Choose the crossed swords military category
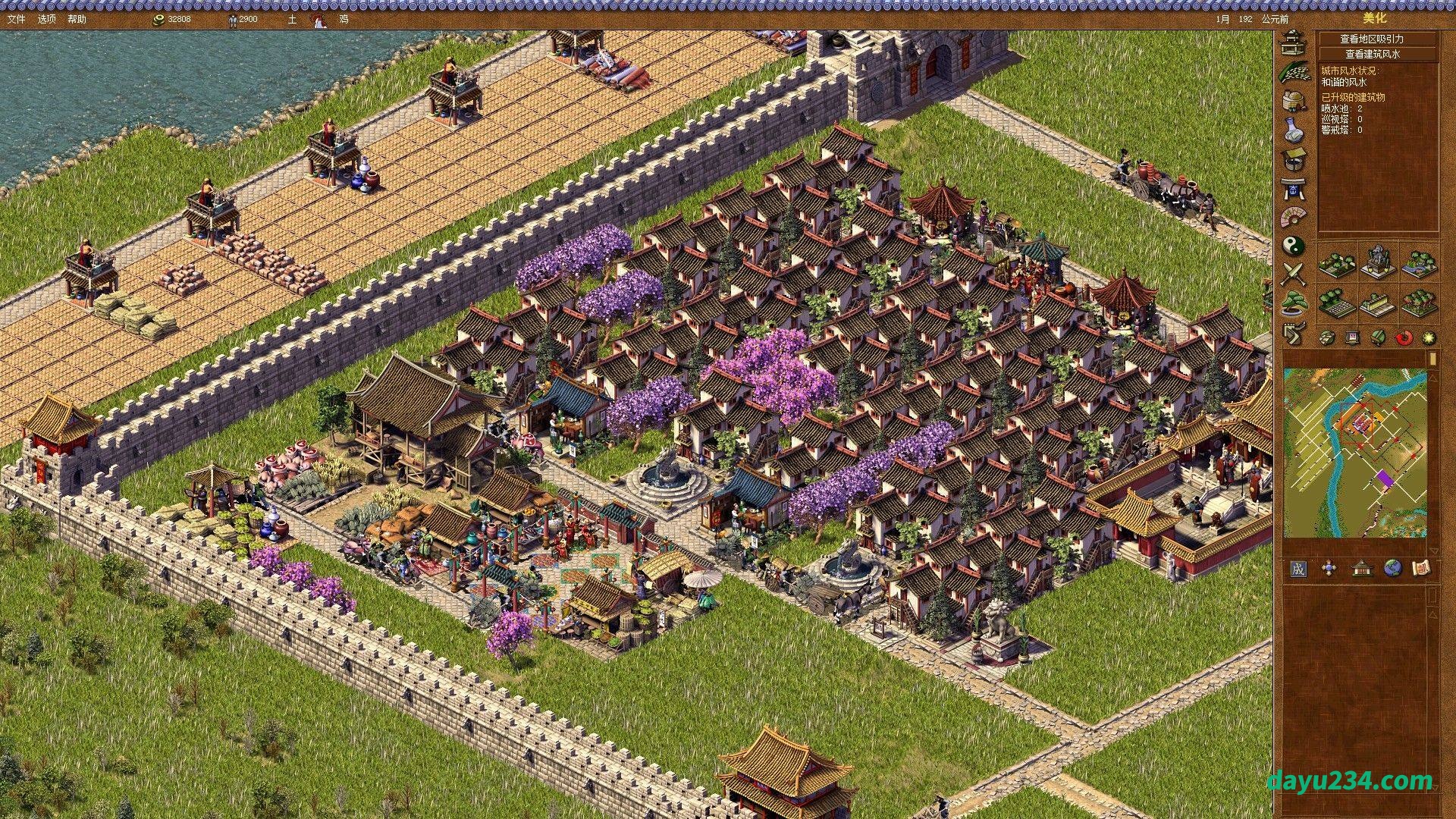The image size is (1456, 819). 1293,275
